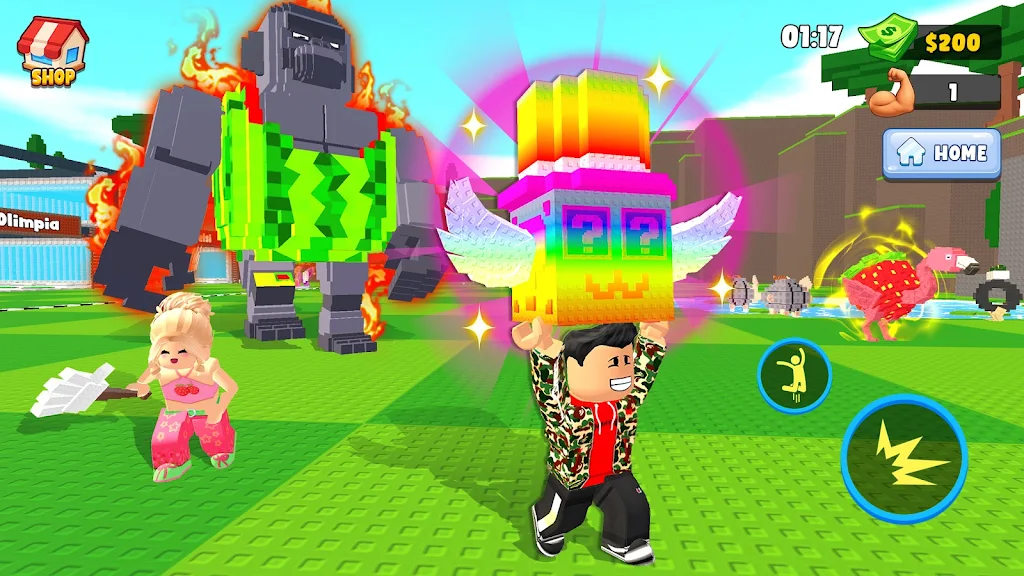1024x576 pixels.
Task: Open the Shop menu
Action: point(52,51)
